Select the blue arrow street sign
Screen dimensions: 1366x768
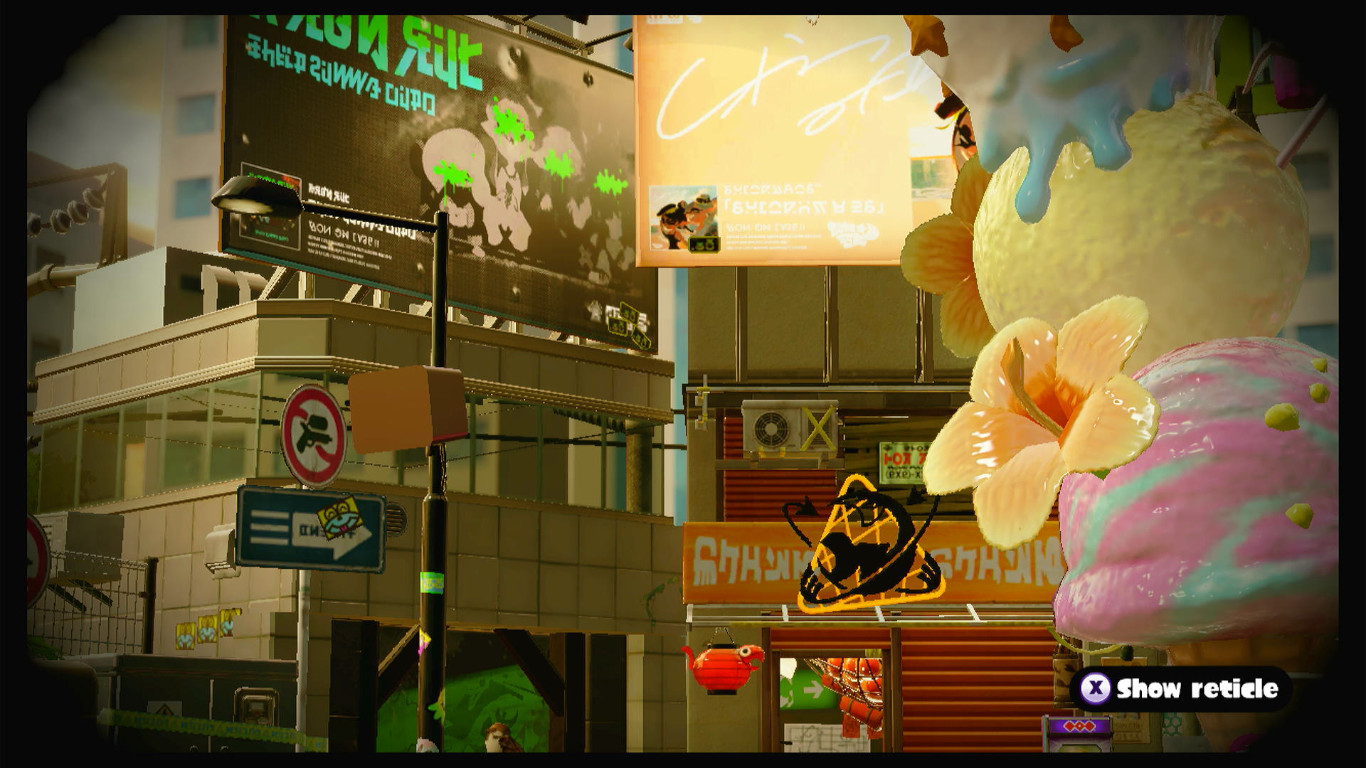[x=312, y=528]
